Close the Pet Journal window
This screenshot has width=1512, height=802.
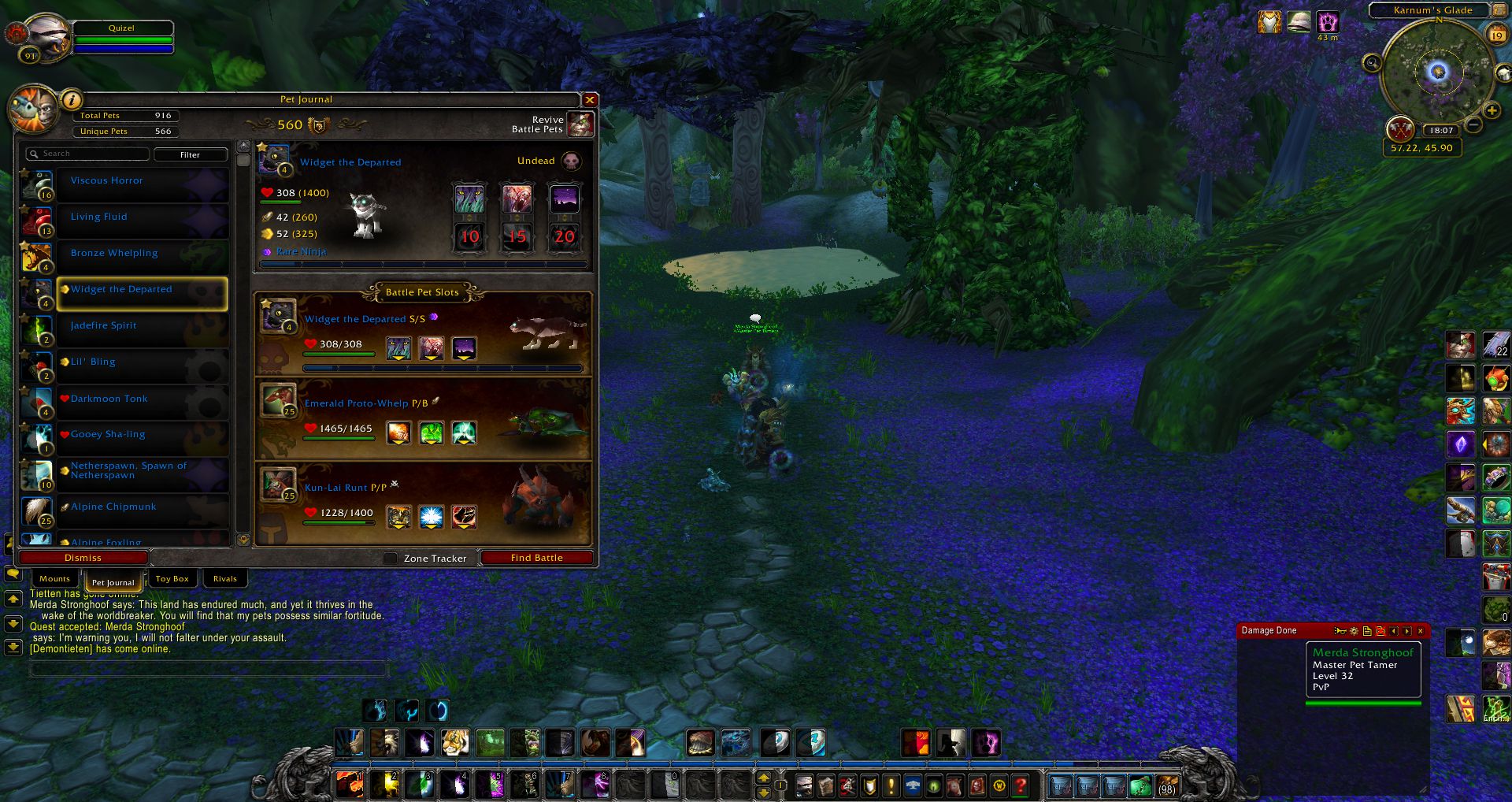coord(589,100)
